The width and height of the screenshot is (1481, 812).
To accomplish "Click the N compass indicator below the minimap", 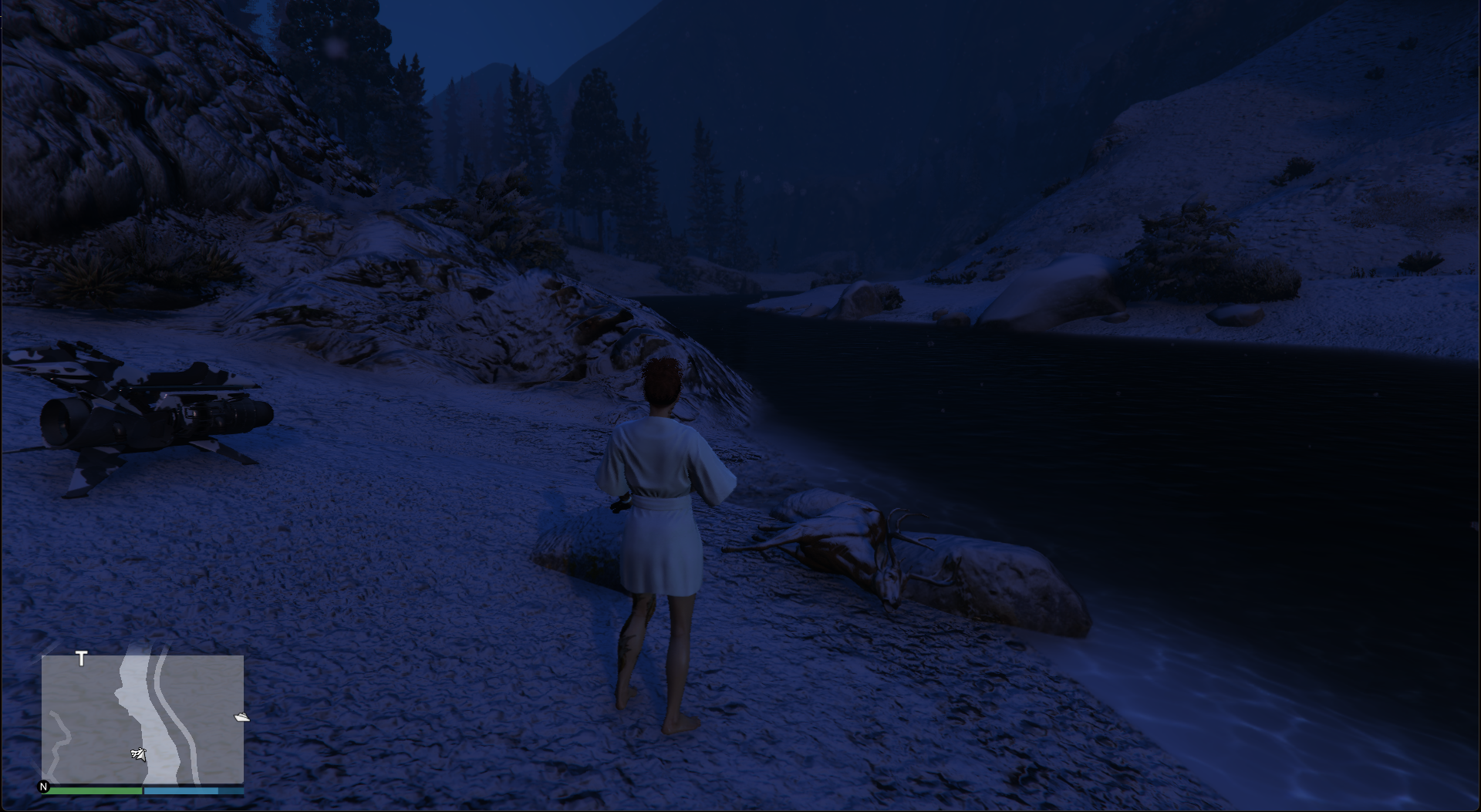I will [45, 788].
